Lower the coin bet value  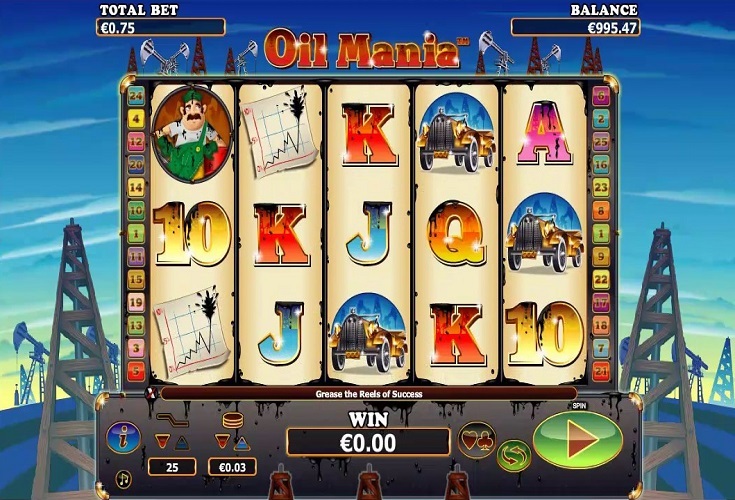222,440
